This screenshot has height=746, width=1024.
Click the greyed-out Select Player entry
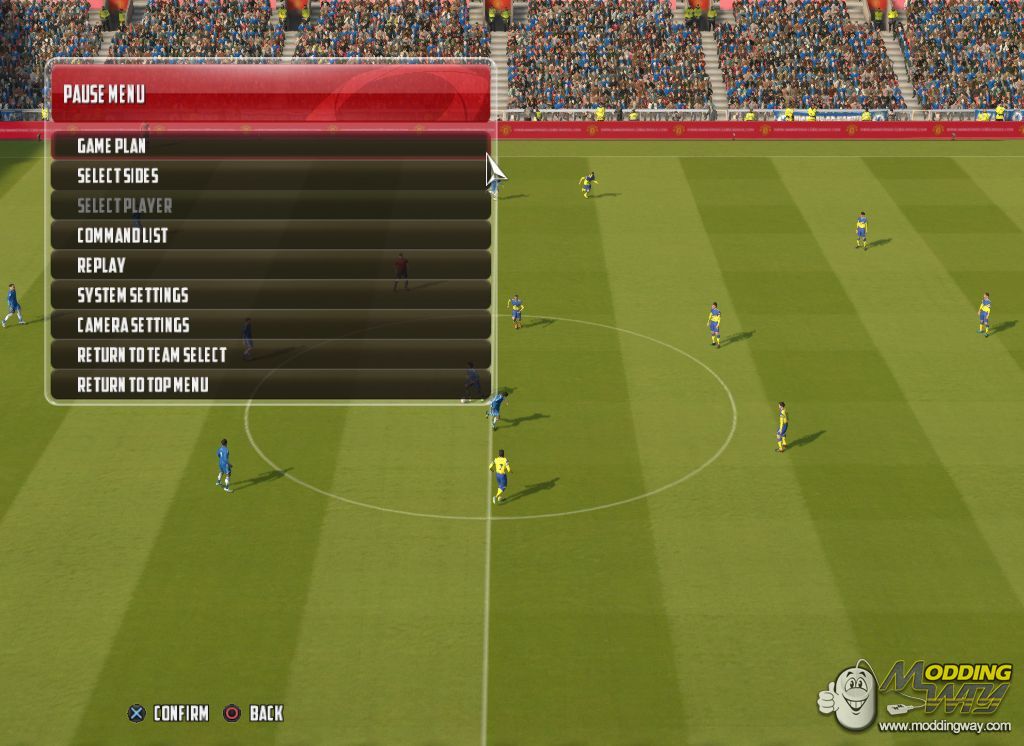point(125,206)
